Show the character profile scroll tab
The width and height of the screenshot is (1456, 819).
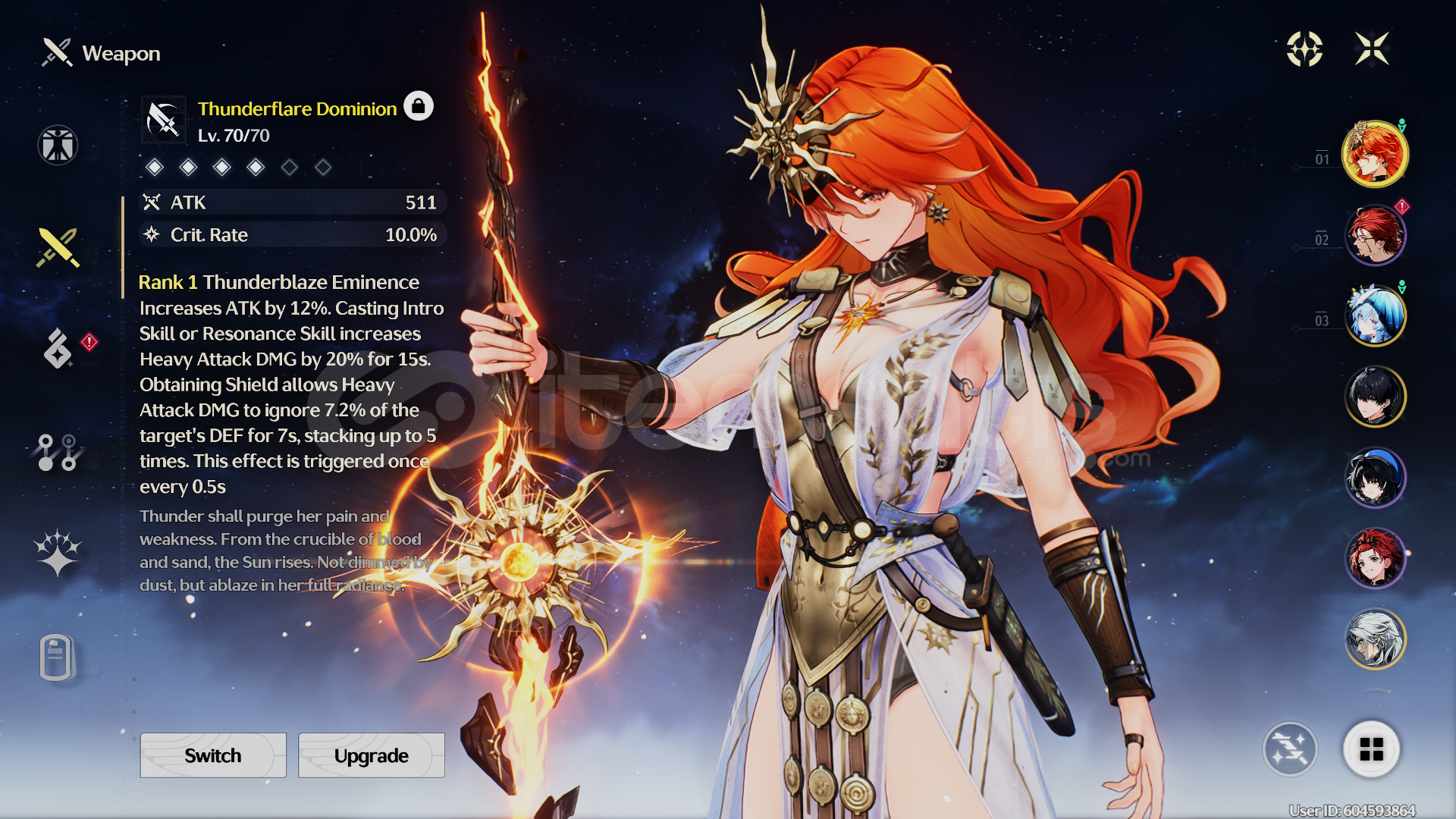[57, 657]
